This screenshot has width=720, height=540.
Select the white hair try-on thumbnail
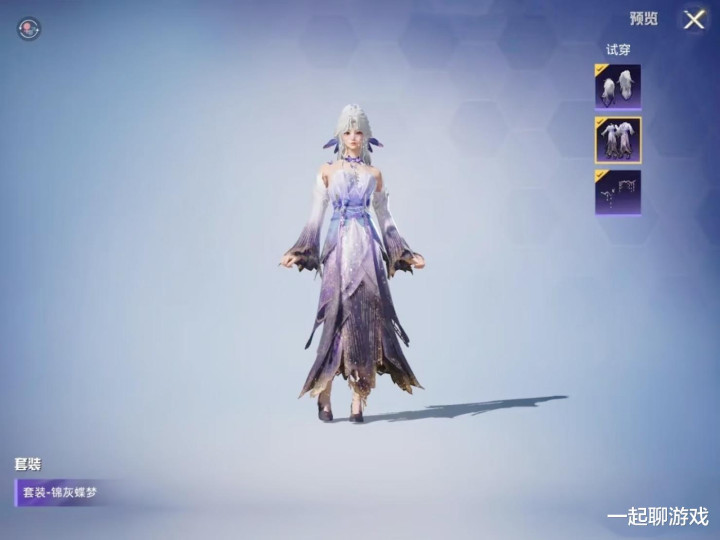pyautogui.click(x=618, y=87)
